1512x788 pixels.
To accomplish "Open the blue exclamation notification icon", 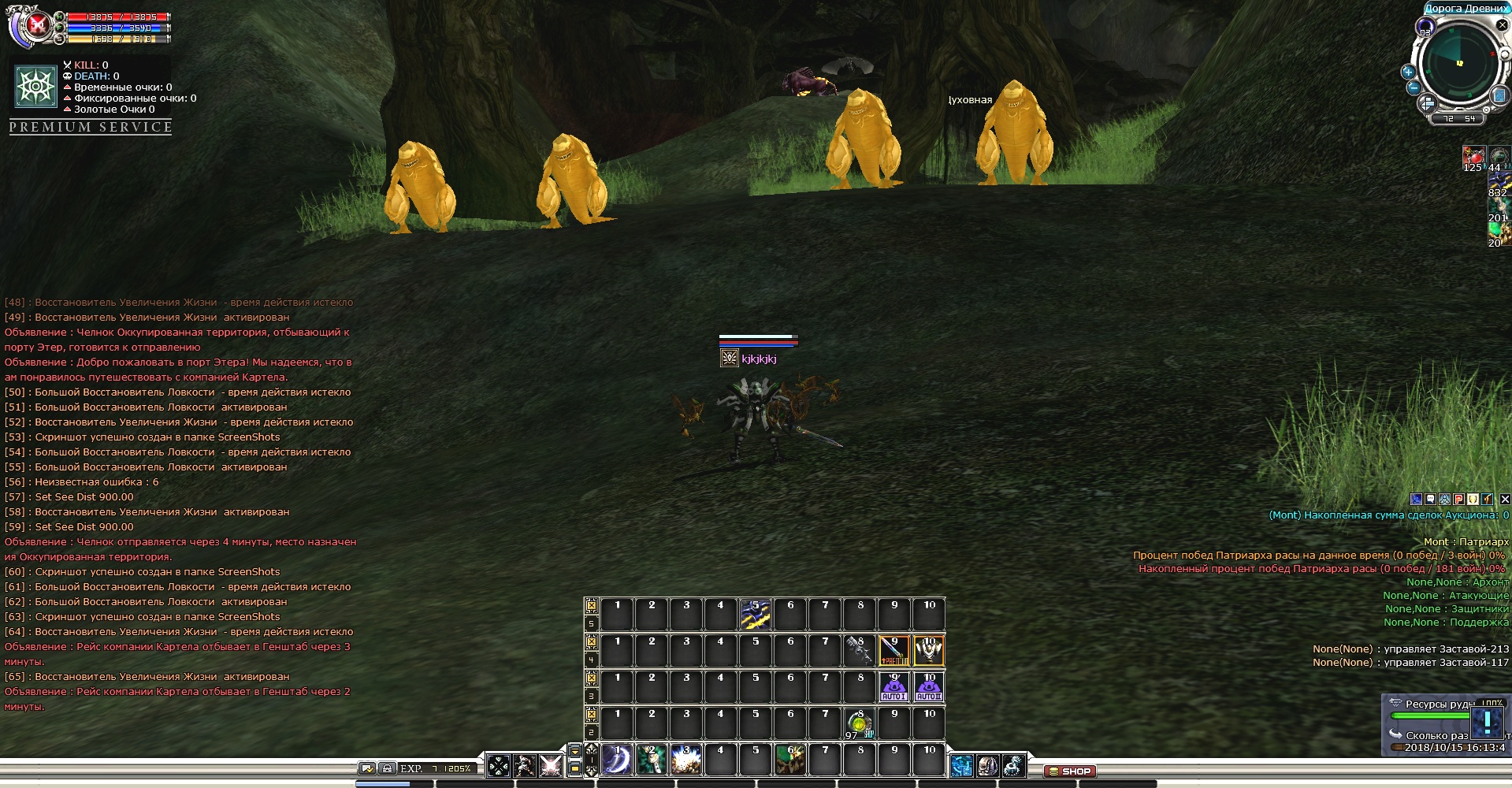I will pos(1487,722).
